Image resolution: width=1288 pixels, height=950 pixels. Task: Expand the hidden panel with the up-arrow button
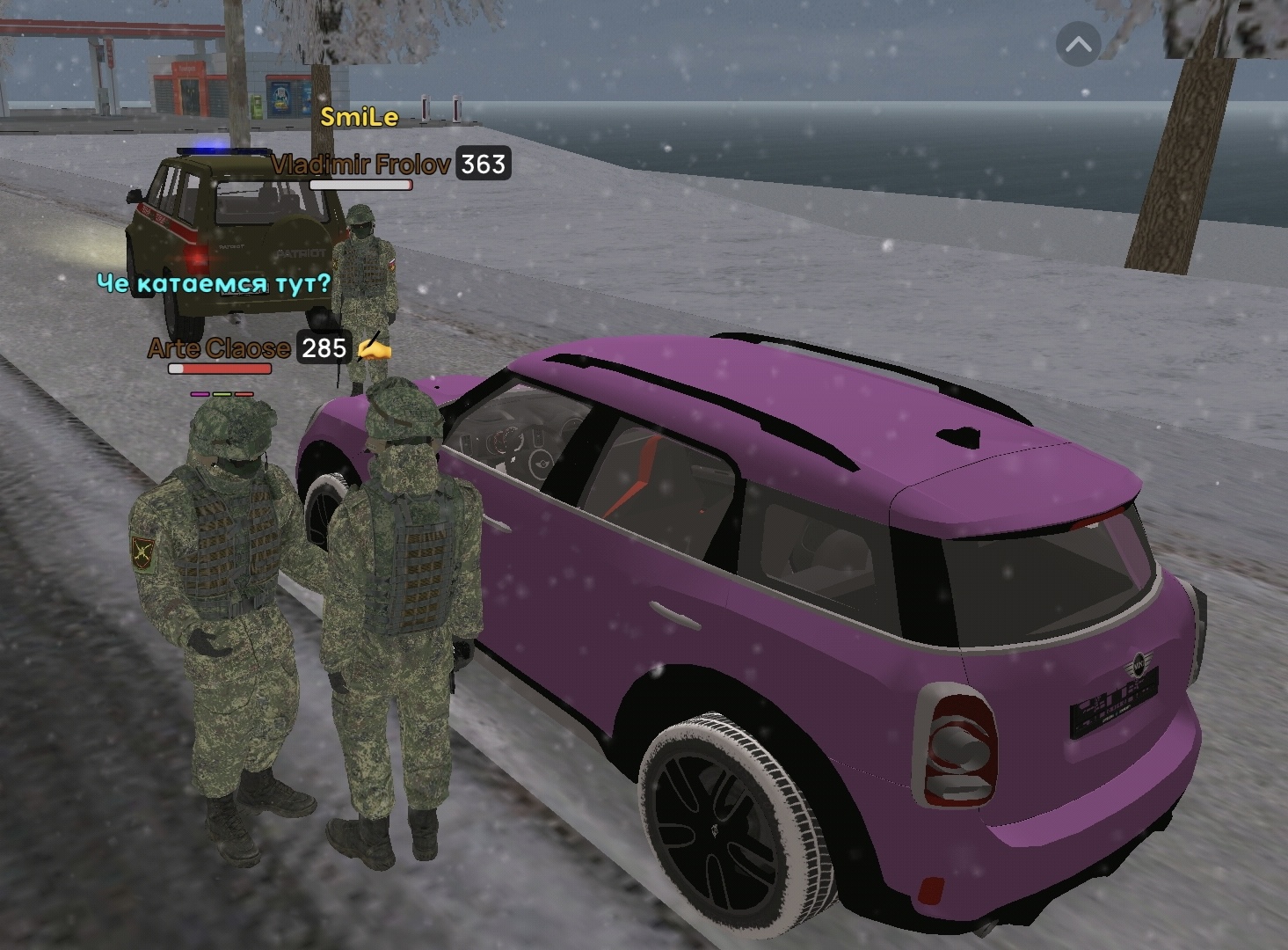pos(1078,45)
